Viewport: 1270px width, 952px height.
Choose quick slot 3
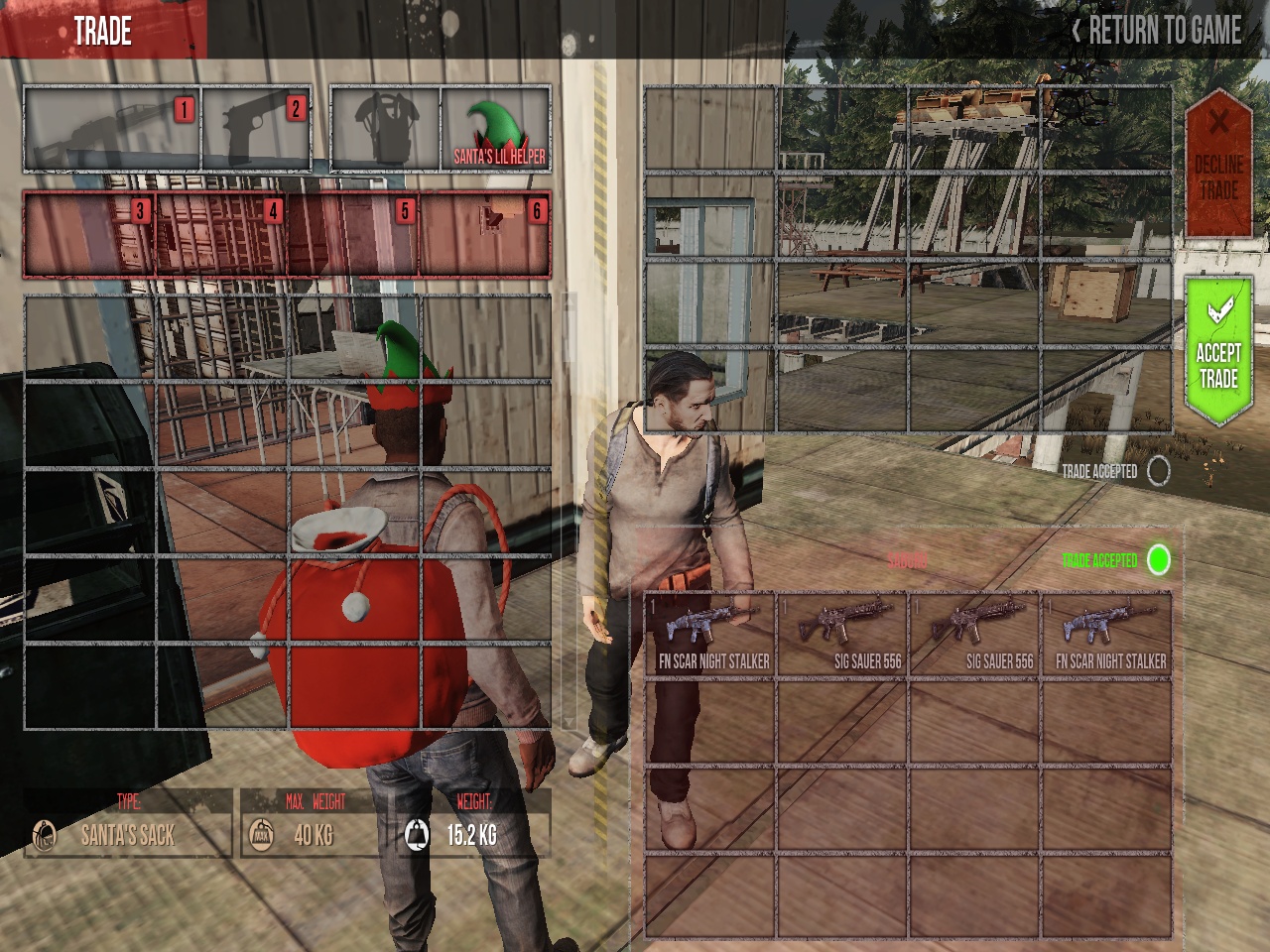pos(89,234)
